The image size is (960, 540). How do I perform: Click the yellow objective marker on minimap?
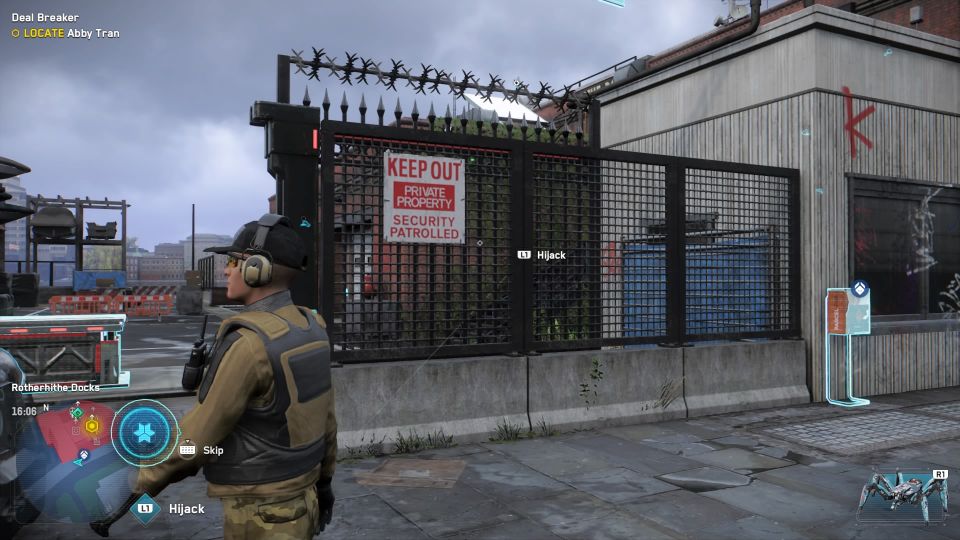(92, 426)
